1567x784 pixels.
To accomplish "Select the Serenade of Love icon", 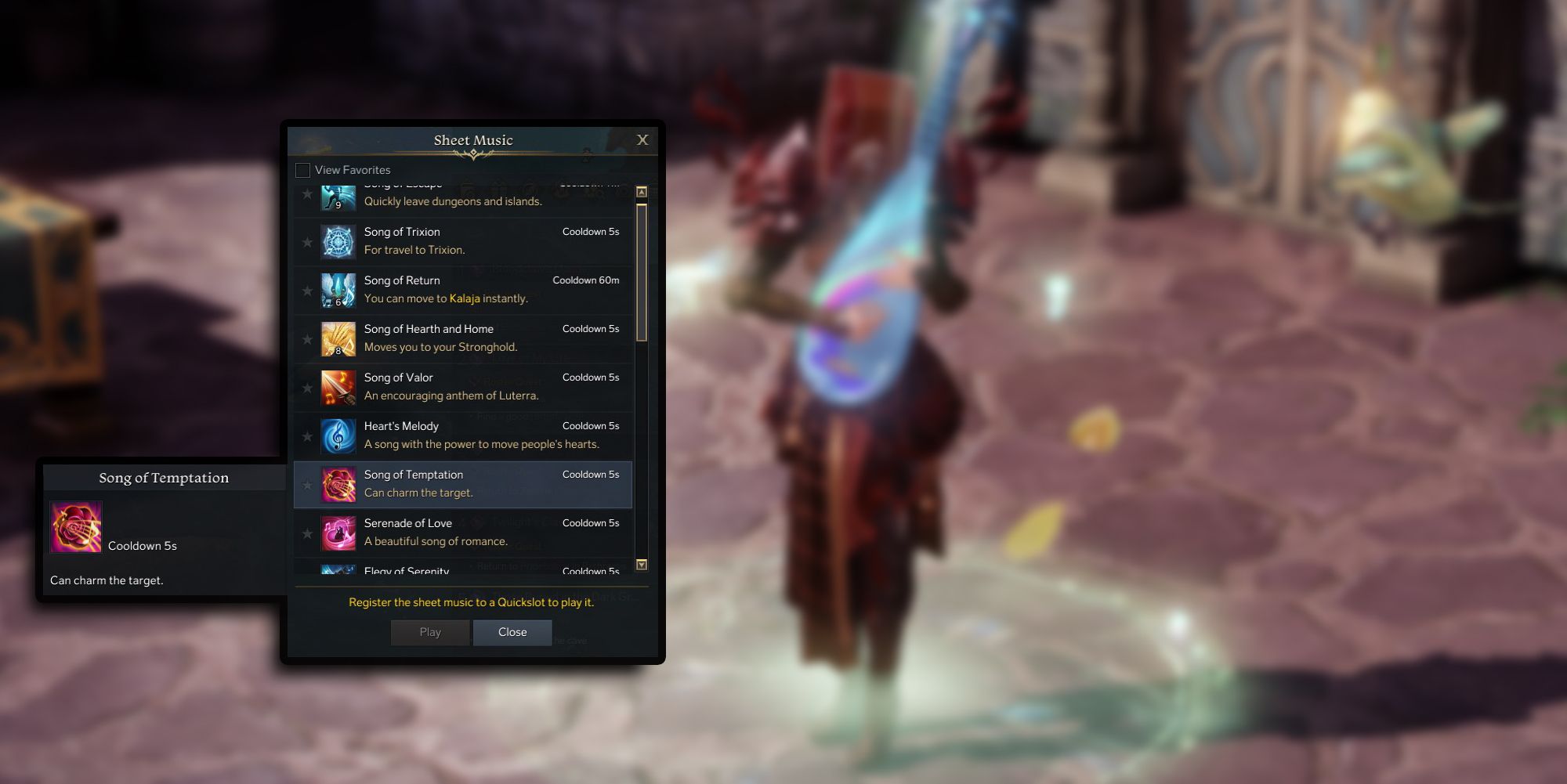I will [337, 533].
